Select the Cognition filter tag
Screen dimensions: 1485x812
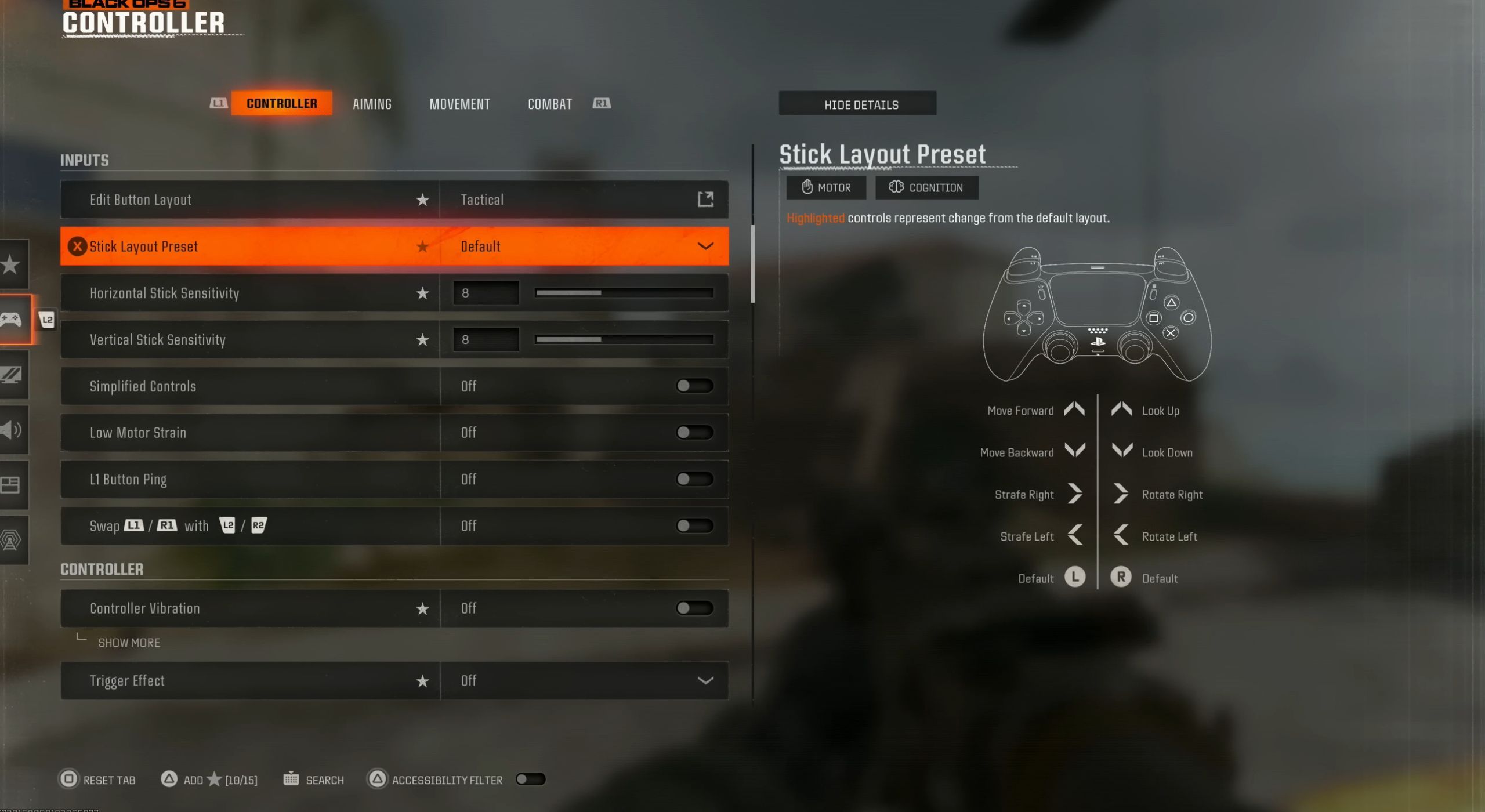click(926, 187)
